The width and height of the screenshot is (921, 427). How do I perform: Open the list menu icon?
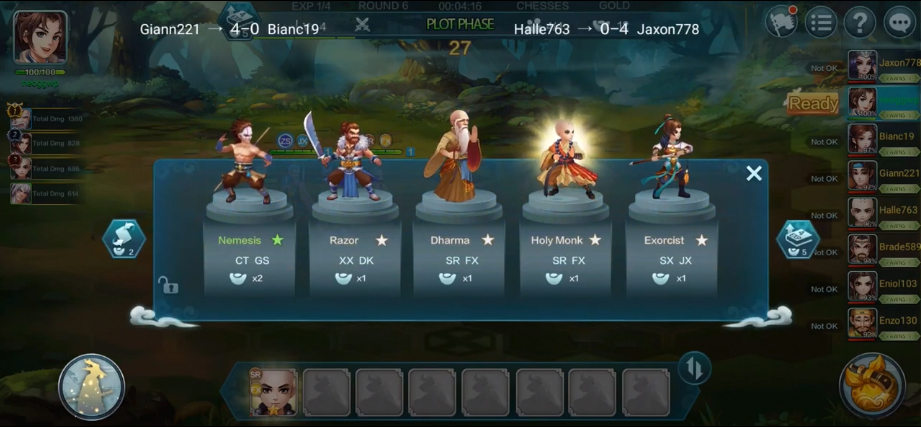pyautogui.click(x=820, y=21)
